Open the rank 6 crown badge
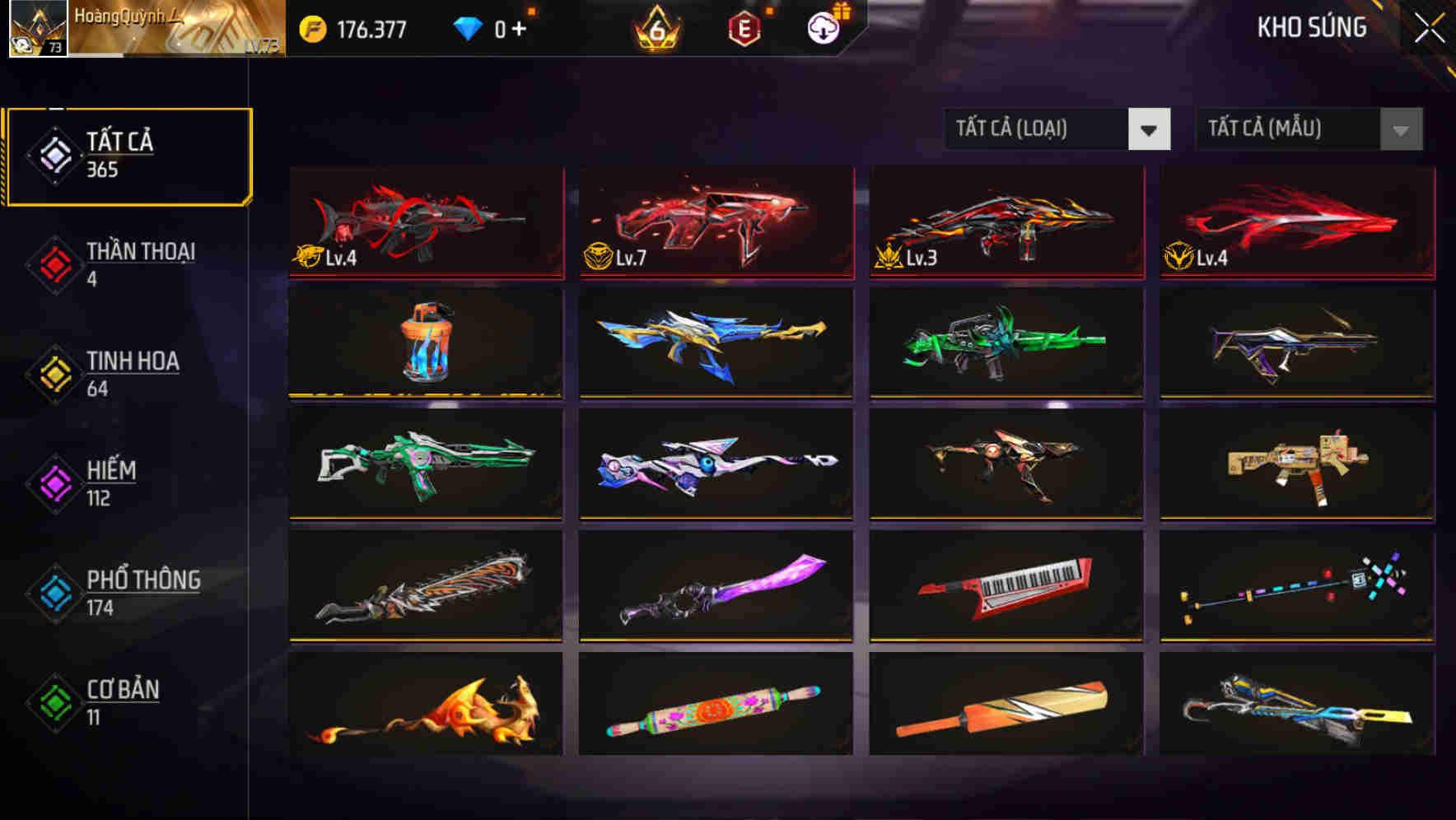Viewport: 1456px width, 820px height. 655,29
